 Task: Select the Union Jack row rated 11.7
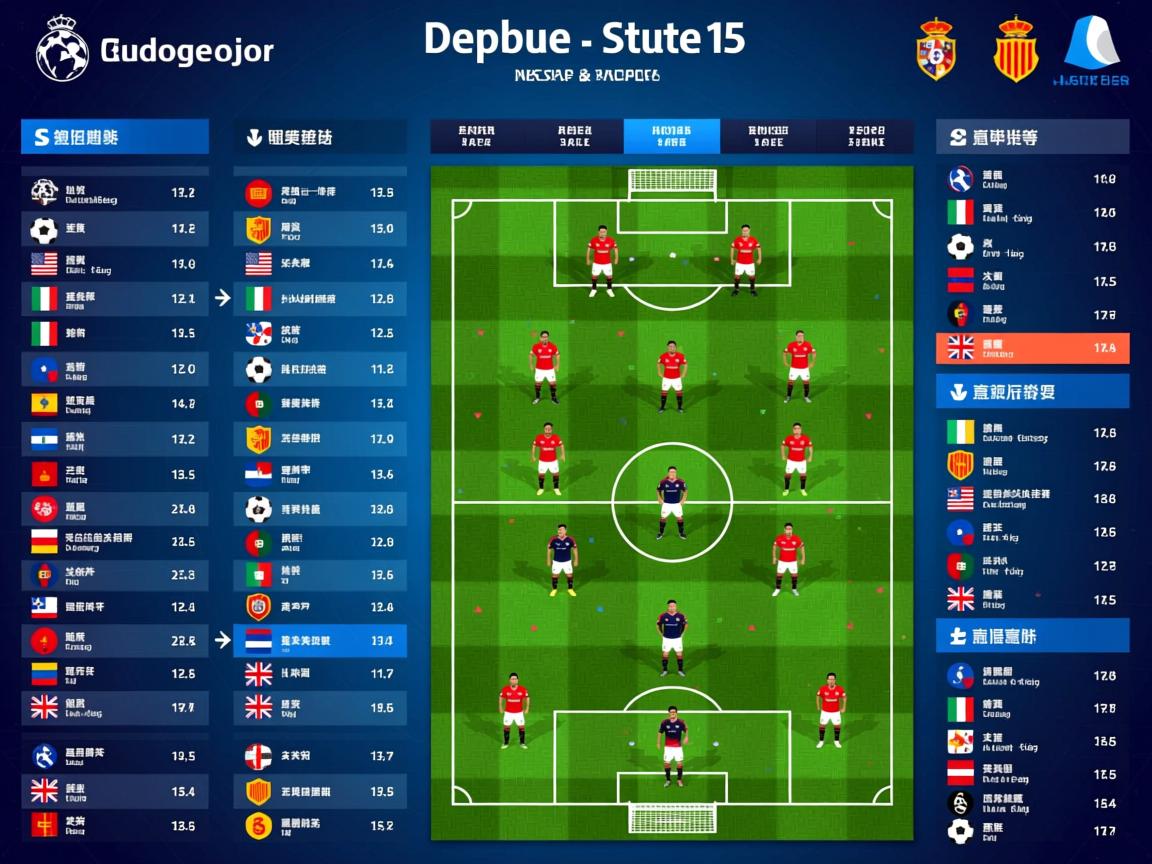[320, 674]
